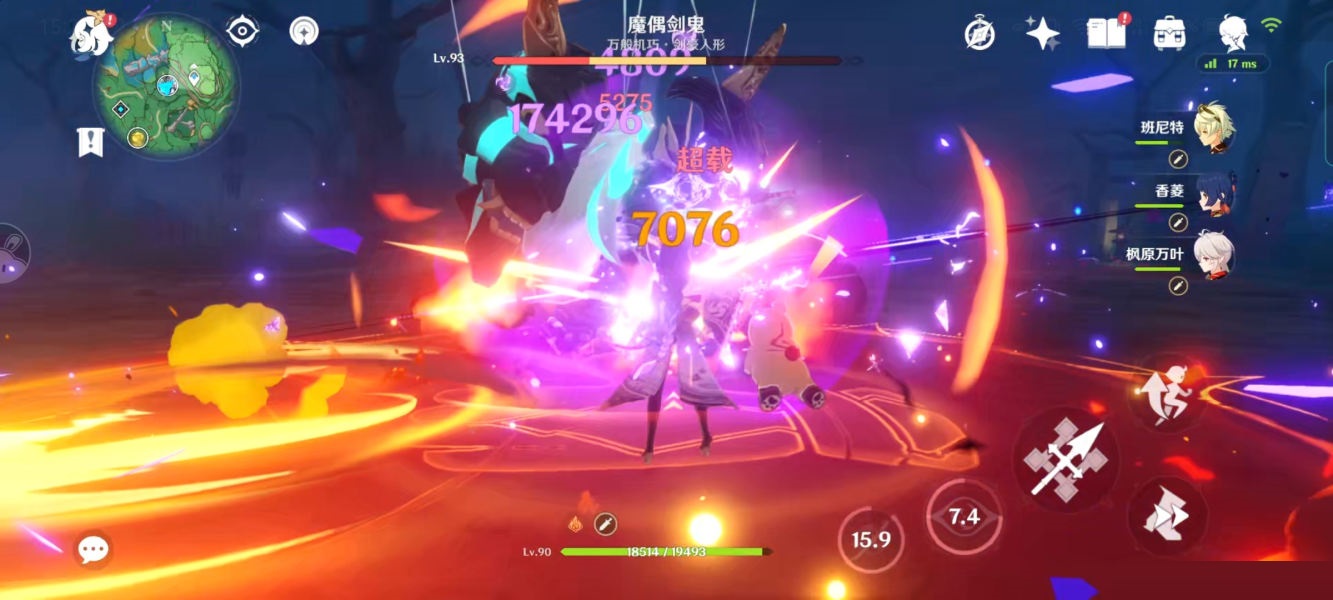
Task: Tap the arc-and-star icon beside elemental sight
Action: pos(304,31)
